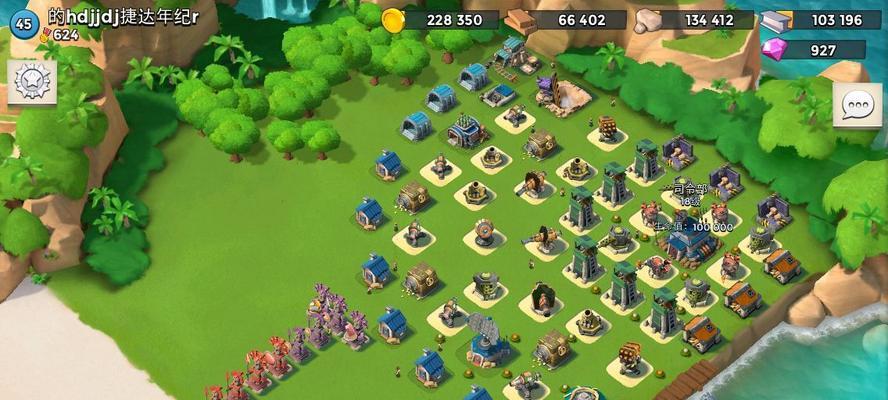Open the chat speech bubble
The height and width of the screenshot is (400, 888).
pyautogui.click(x=857, y=105)
